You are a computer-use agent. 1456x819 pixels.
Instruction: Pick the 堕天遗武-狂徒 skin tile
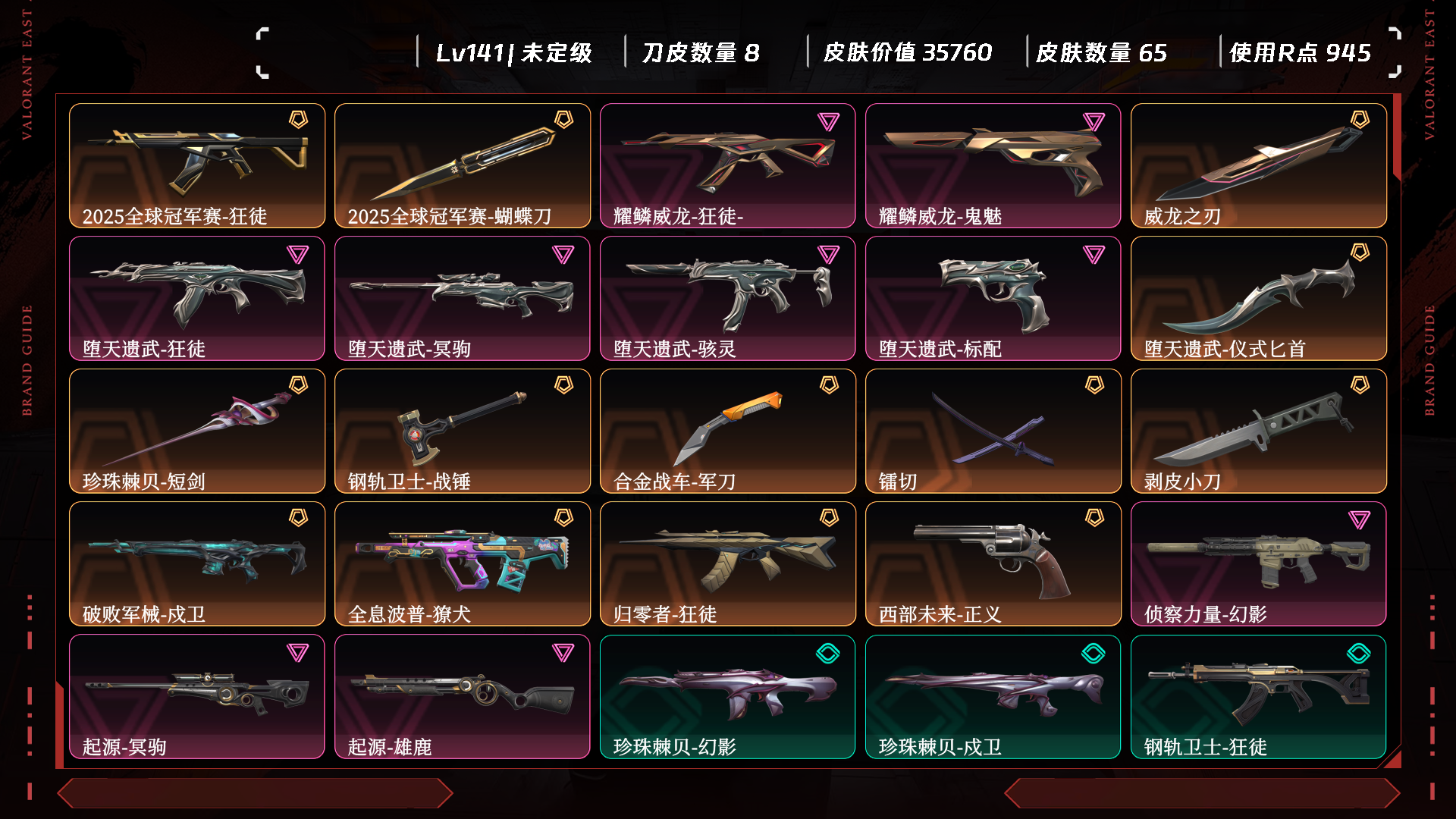[x=197, y=298]
